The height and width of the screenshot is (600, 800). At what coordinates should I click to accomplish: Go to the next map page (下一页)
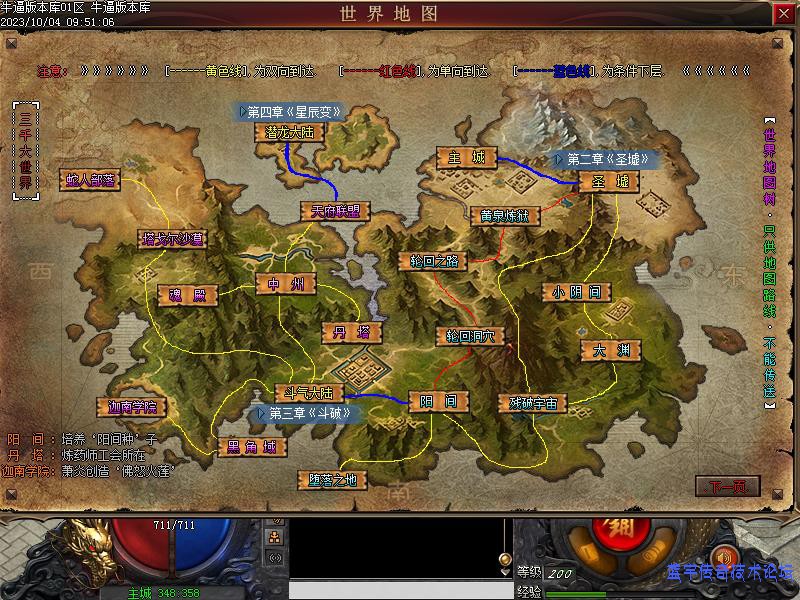point(727,487)
